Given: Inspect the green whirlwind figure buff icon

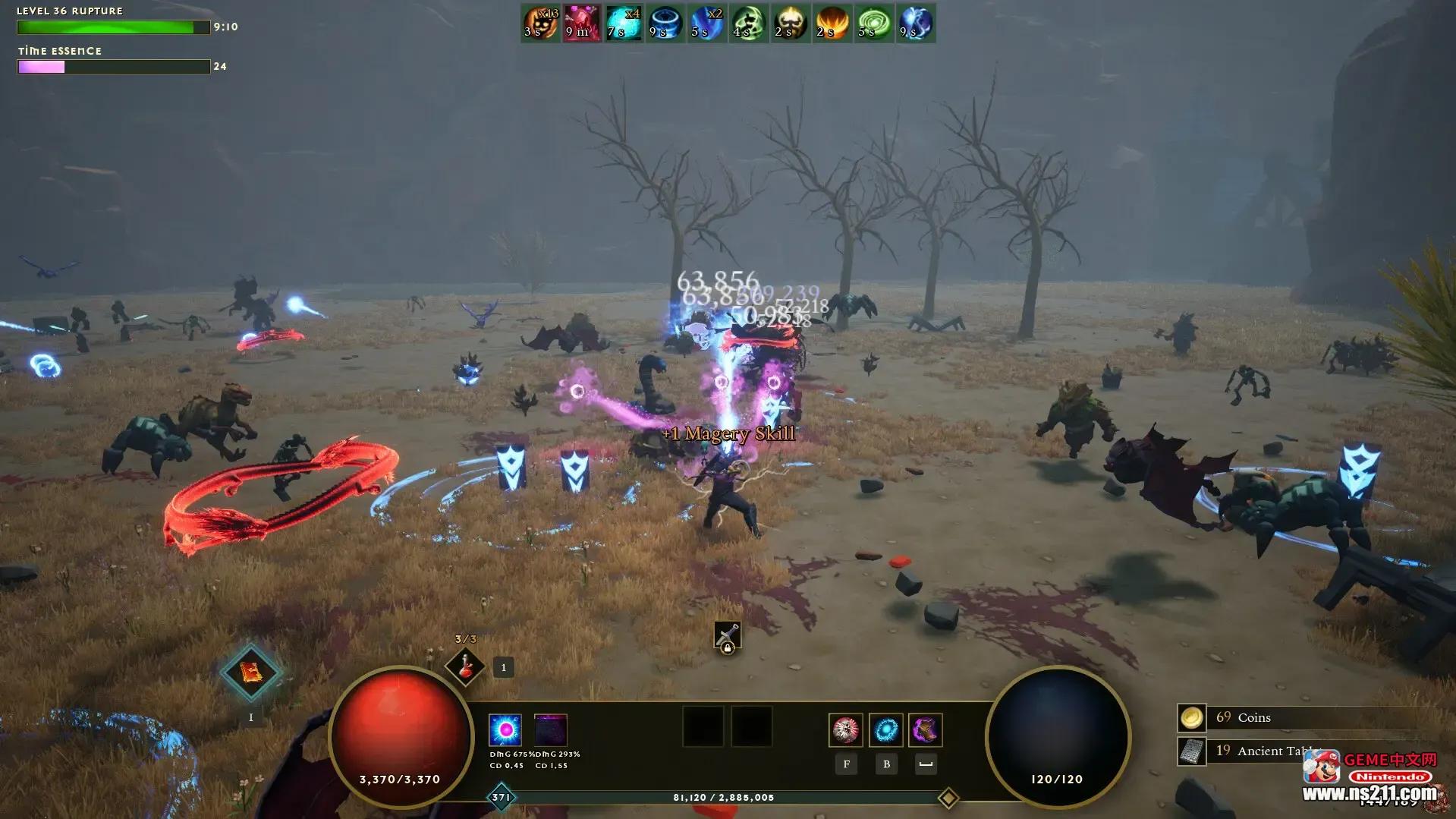Looking at the screenshot, I should pos(749,24).
